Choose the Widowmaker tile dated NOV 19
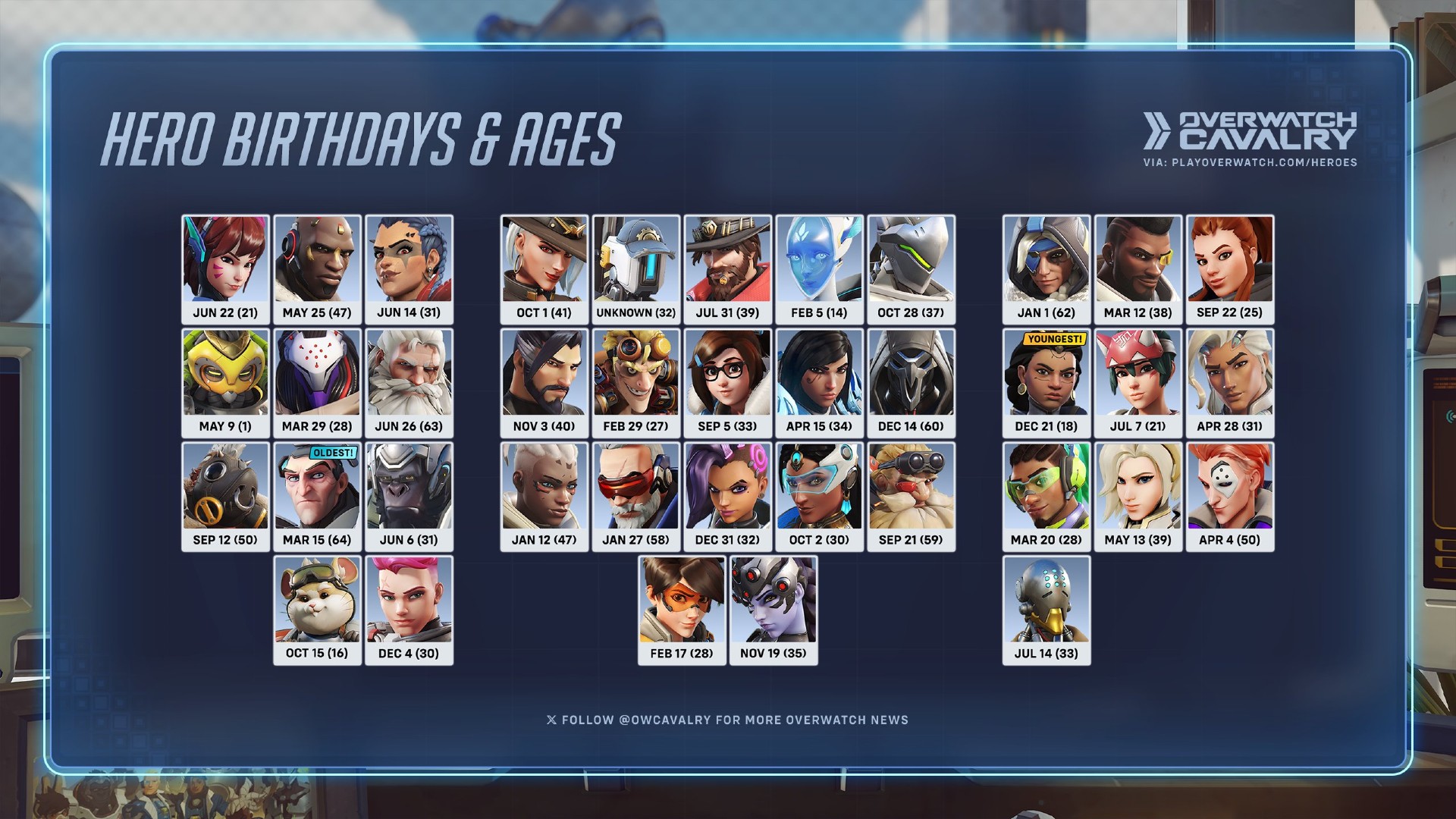1456x819 pixels. (x=773, y=610)
